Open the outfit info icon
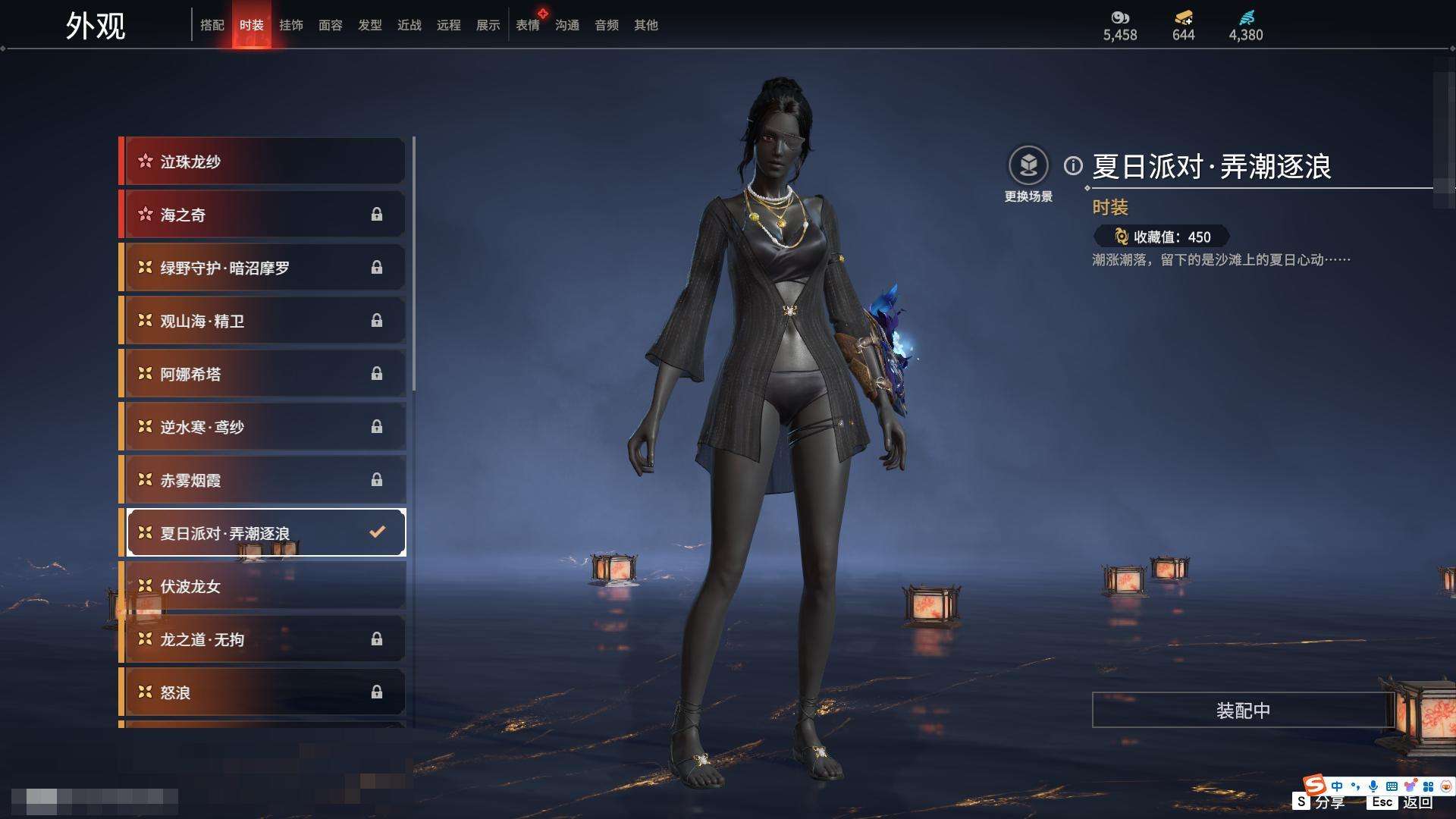The width and height of the screenshot is (1456, 819). pyautogui.click(x=1073, y=165)
